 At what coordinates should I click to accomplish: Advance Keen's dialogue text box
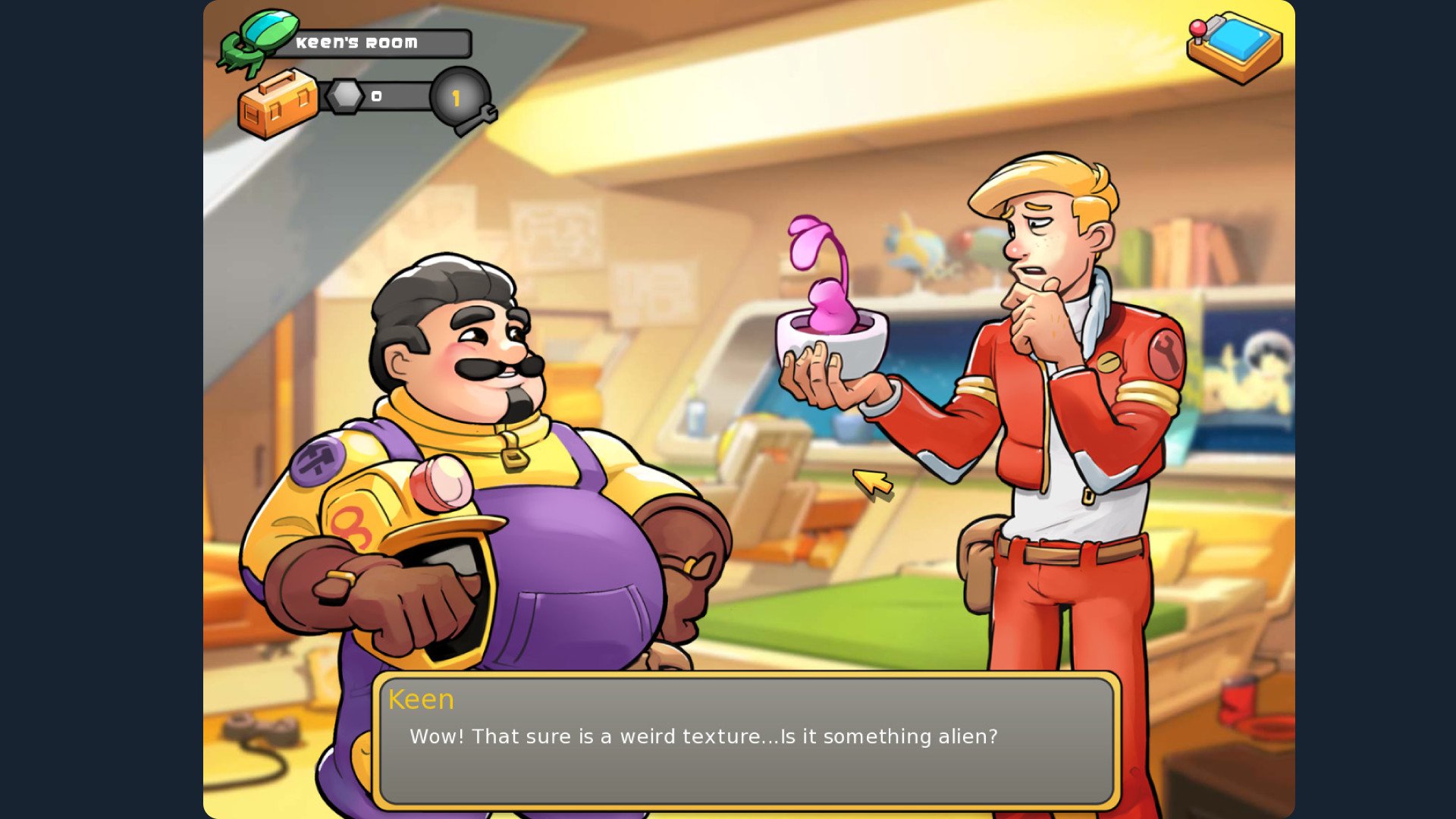(x=746, y=739)
